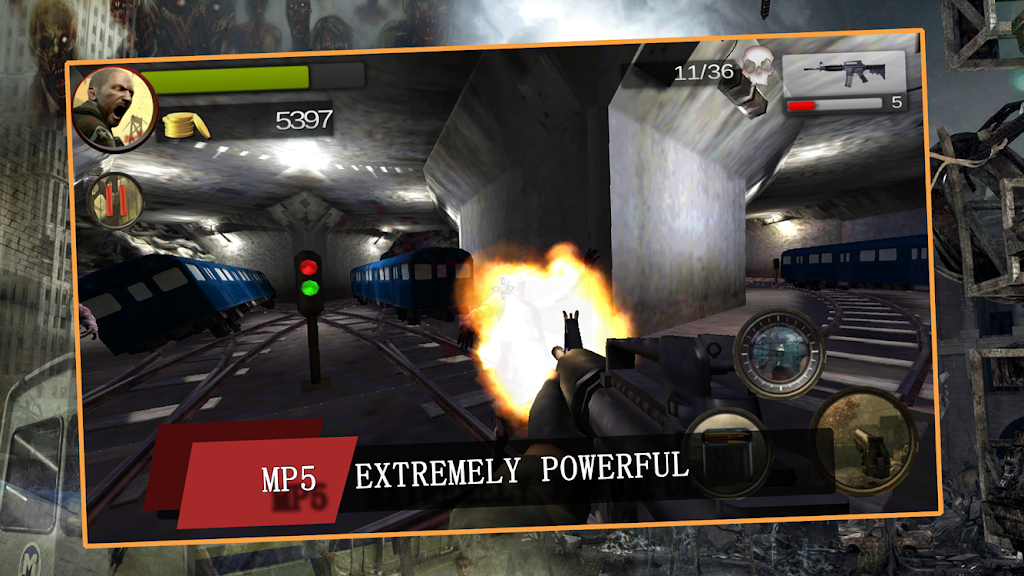Fire the weapon with the pistol button
Image resolution: width=1024 pixels, height=576 pixels.
click(862, 440)
